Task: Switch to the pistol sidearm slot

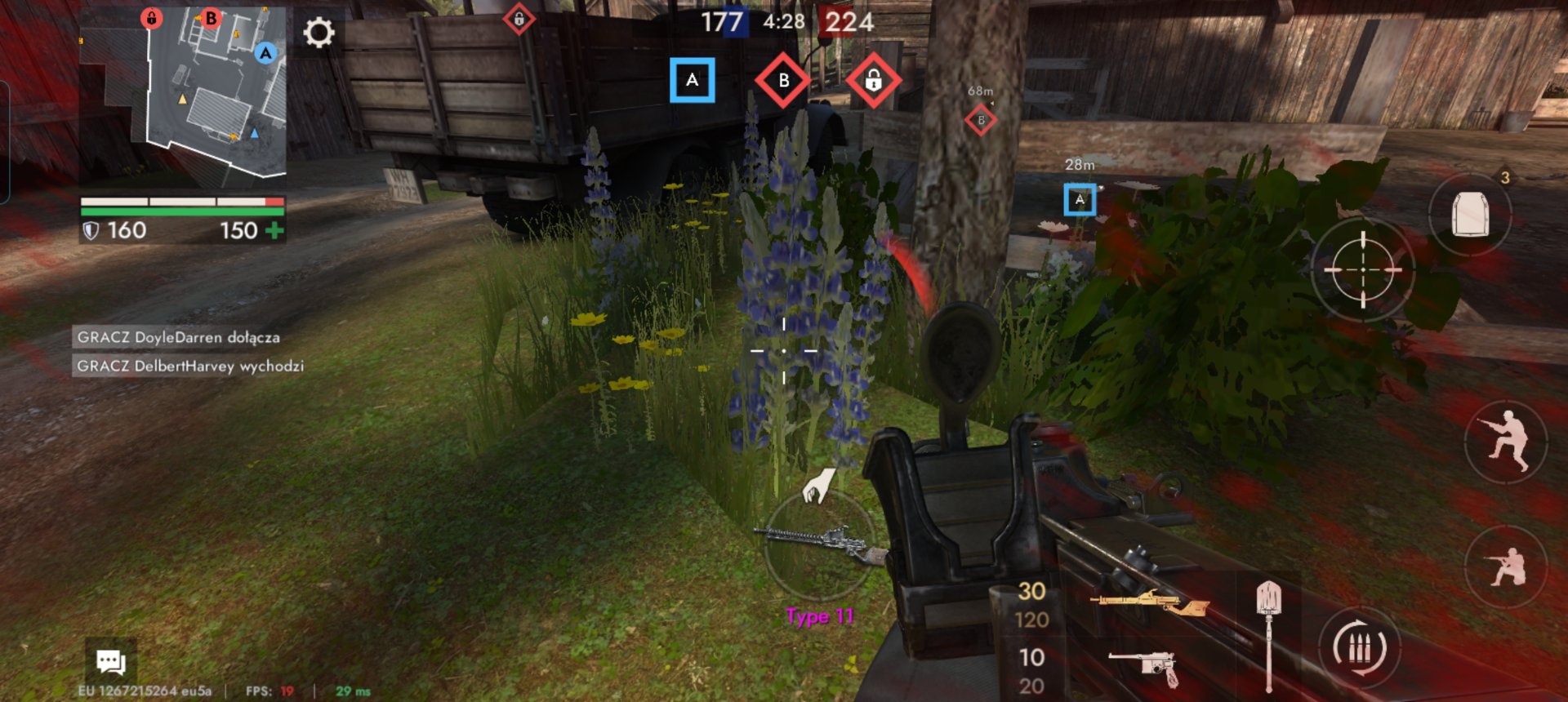Action: point(1143,667)
